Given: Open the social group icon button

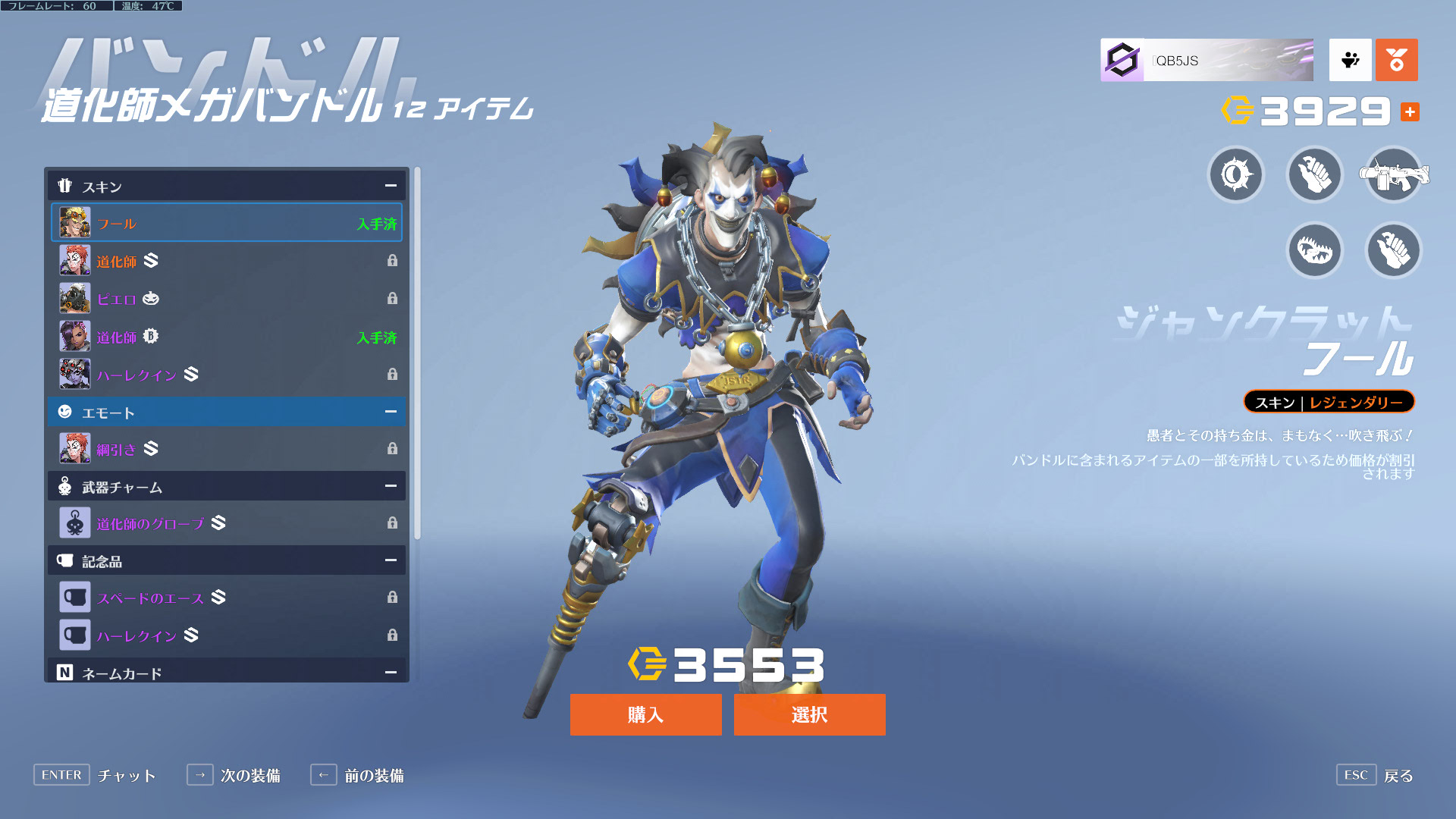Looking at the screenshot, I should coord(1350,60).
